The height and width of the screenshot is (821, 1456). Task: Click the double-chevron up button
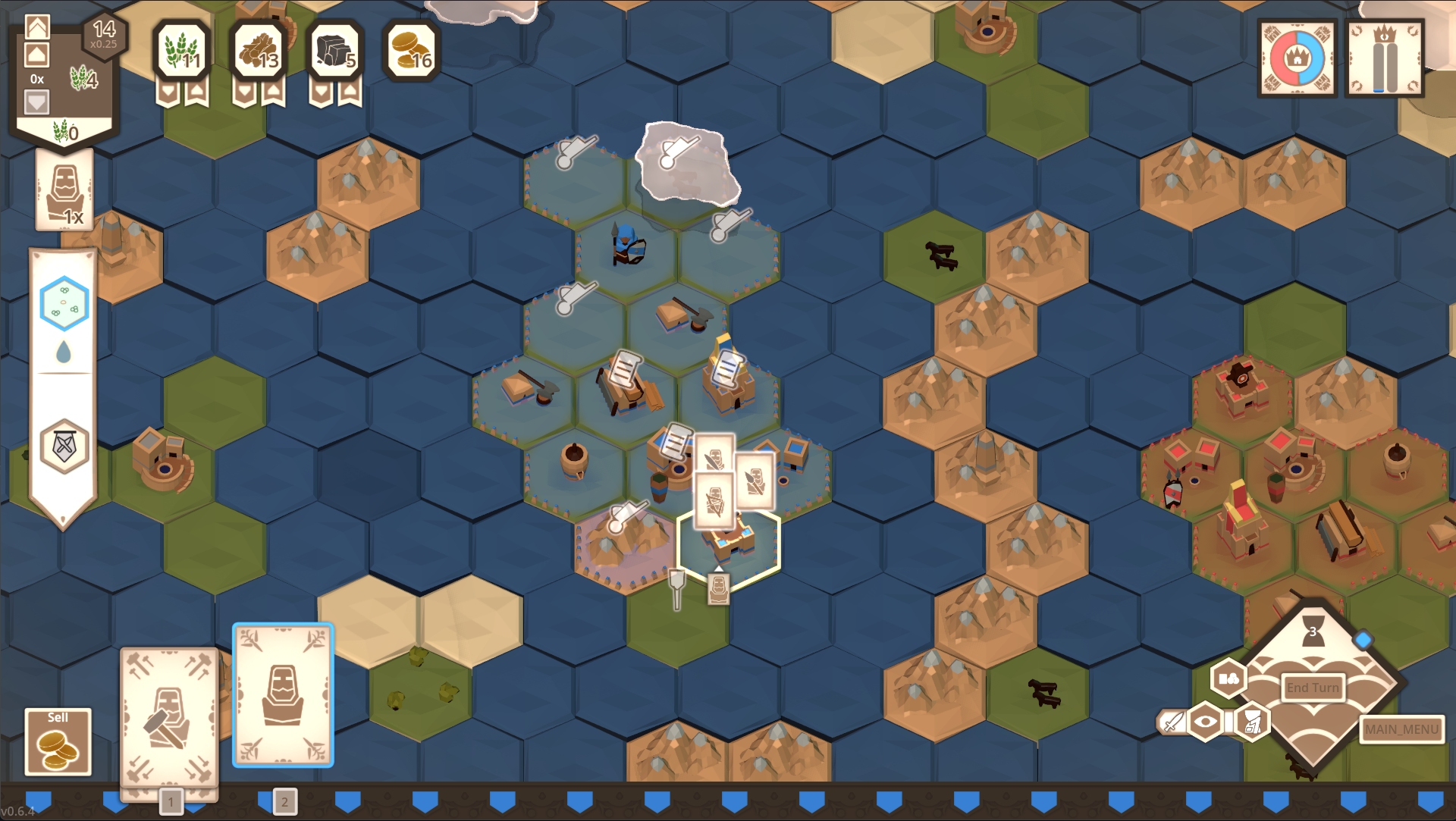click(37, 27)
